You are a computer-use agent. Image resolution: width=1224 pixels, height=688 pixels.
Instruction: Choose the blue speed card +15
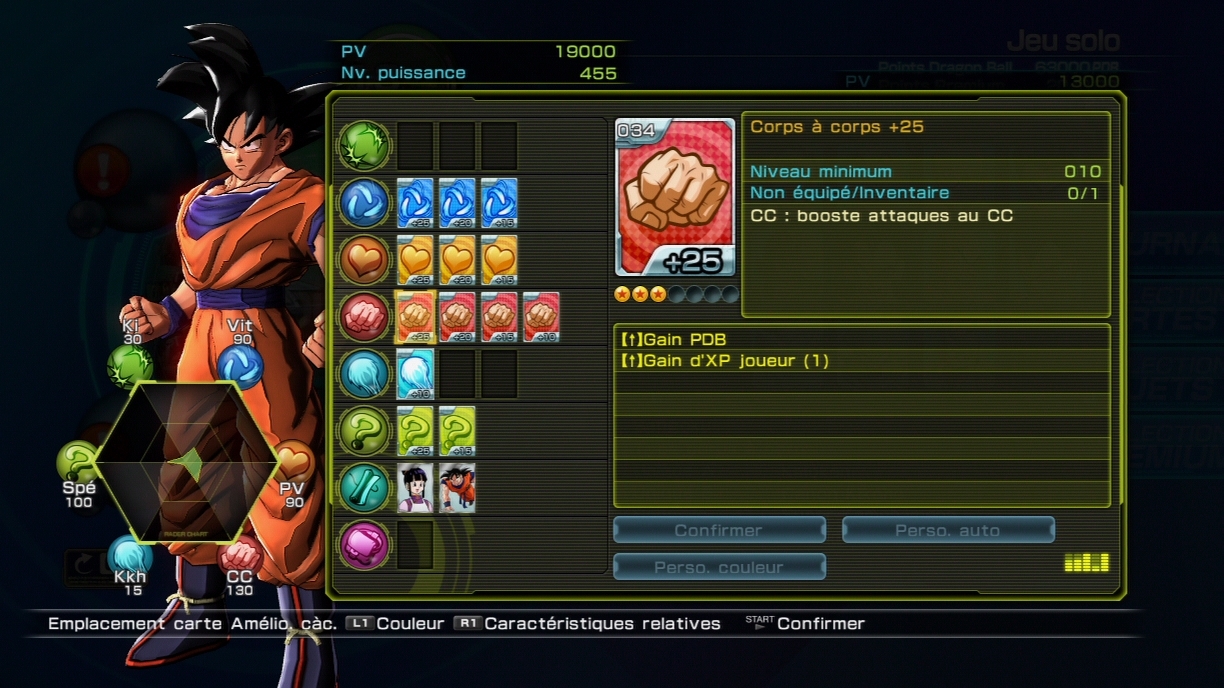(x=499, y=203)
